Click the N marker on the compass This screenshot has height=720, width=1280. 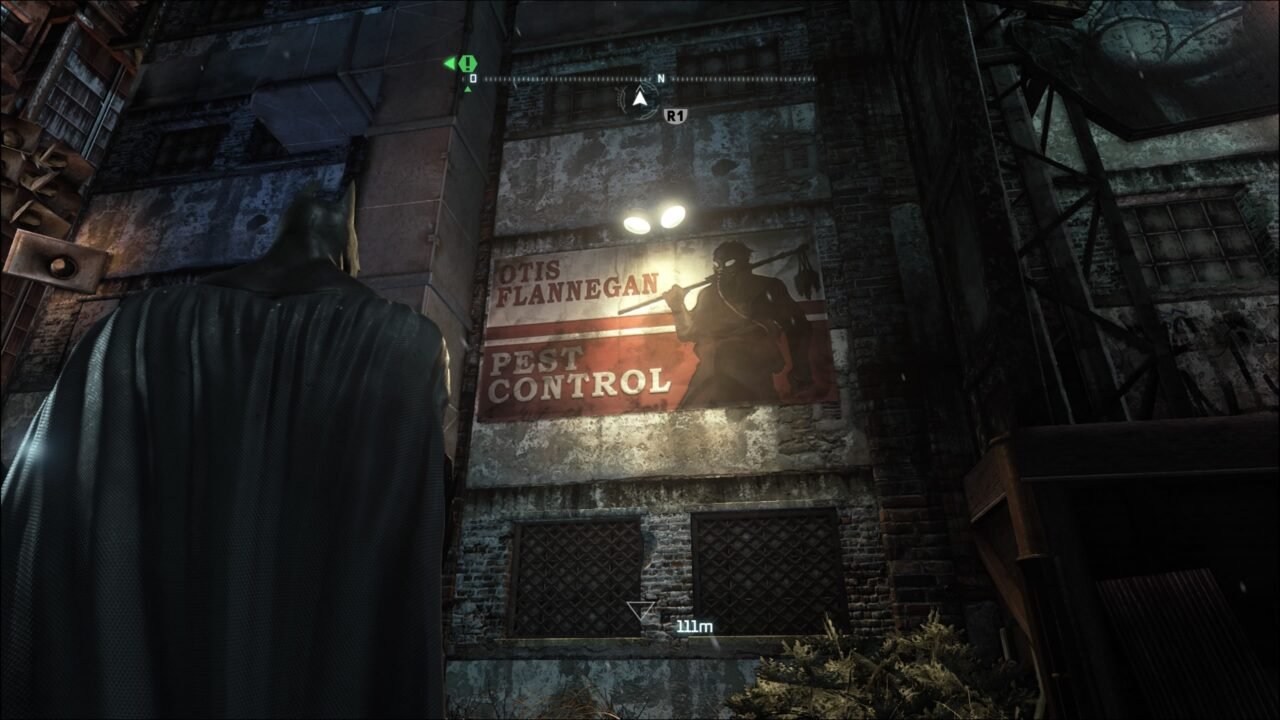click(x=661, y=78)
